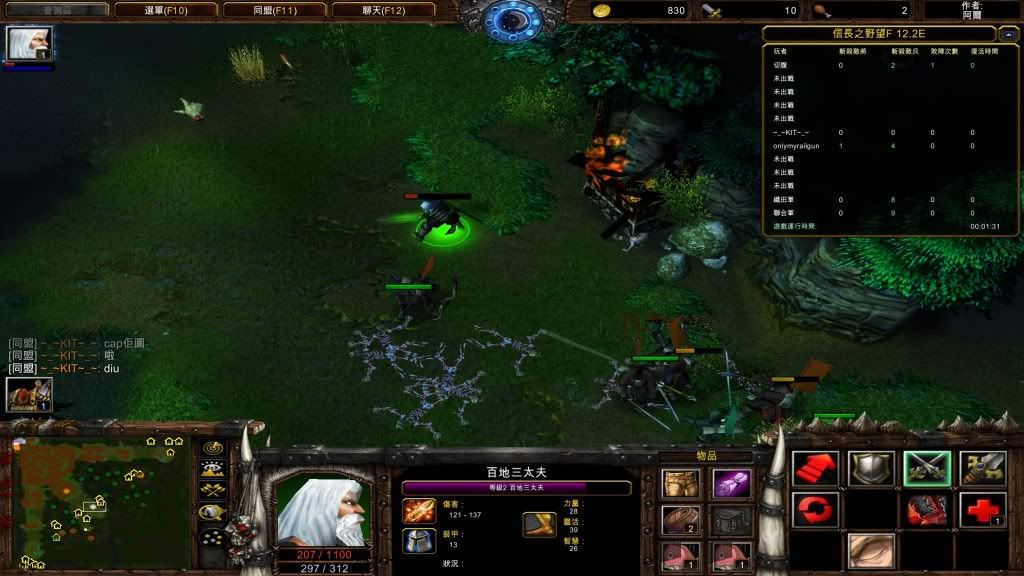Select the leather belt item with 2 charges
Image resolution: width=1024 pixels, height=576 pixels.
(x=680, y=520)
